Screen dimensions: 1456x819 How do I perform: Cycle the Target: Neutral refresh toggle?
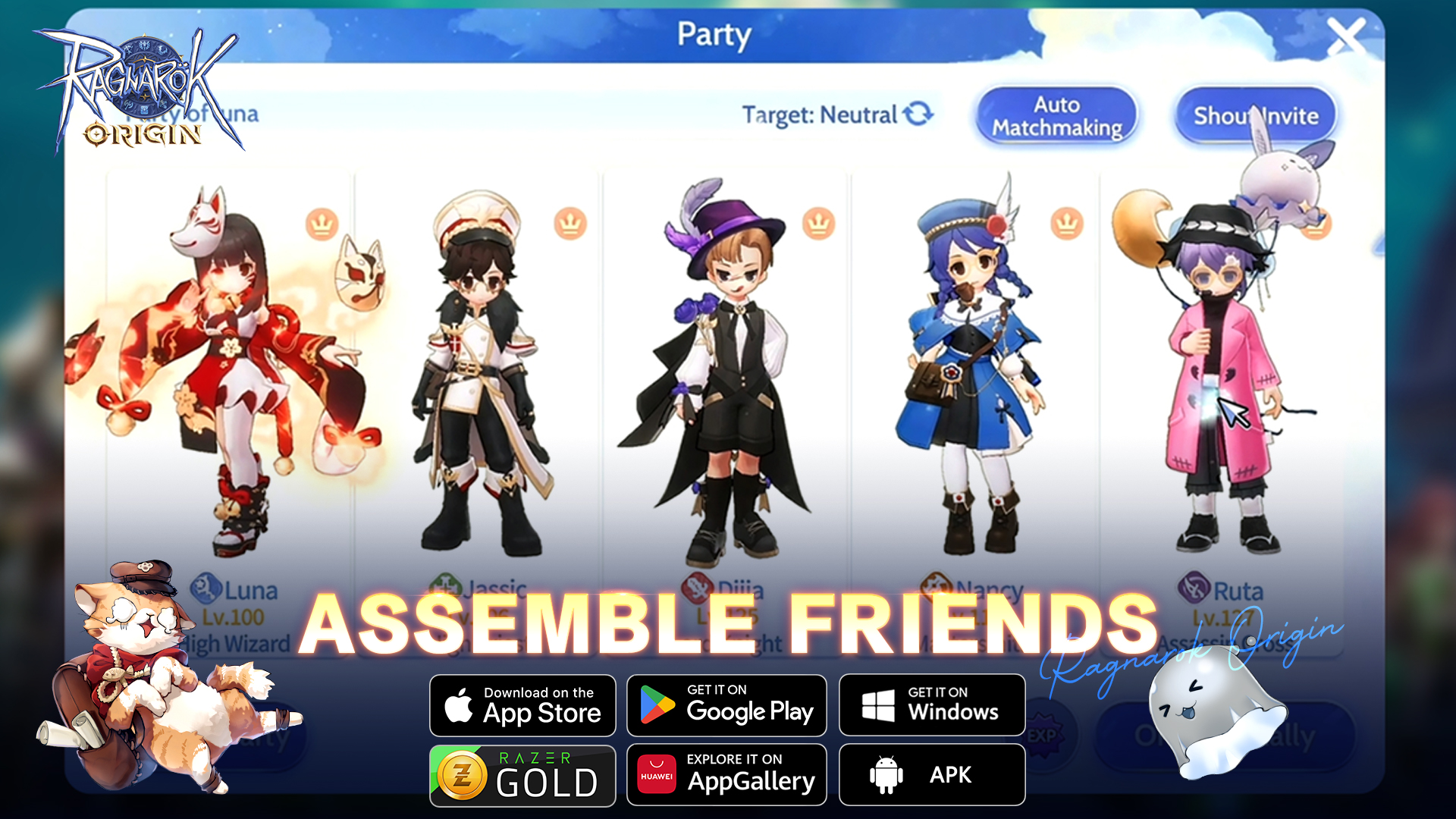point(918,114)
